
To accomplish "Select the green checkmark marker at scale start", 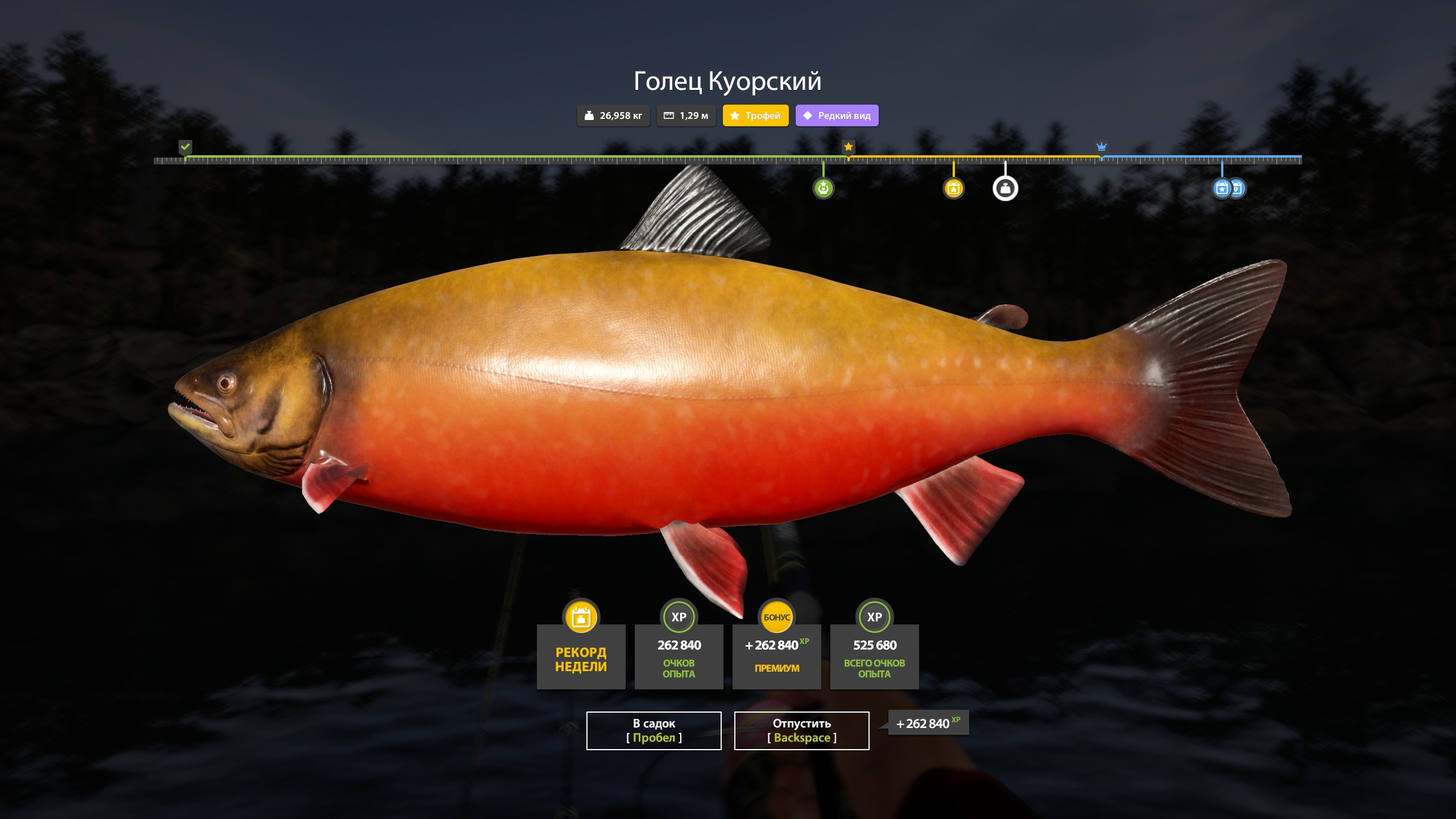I will (185, 147).
